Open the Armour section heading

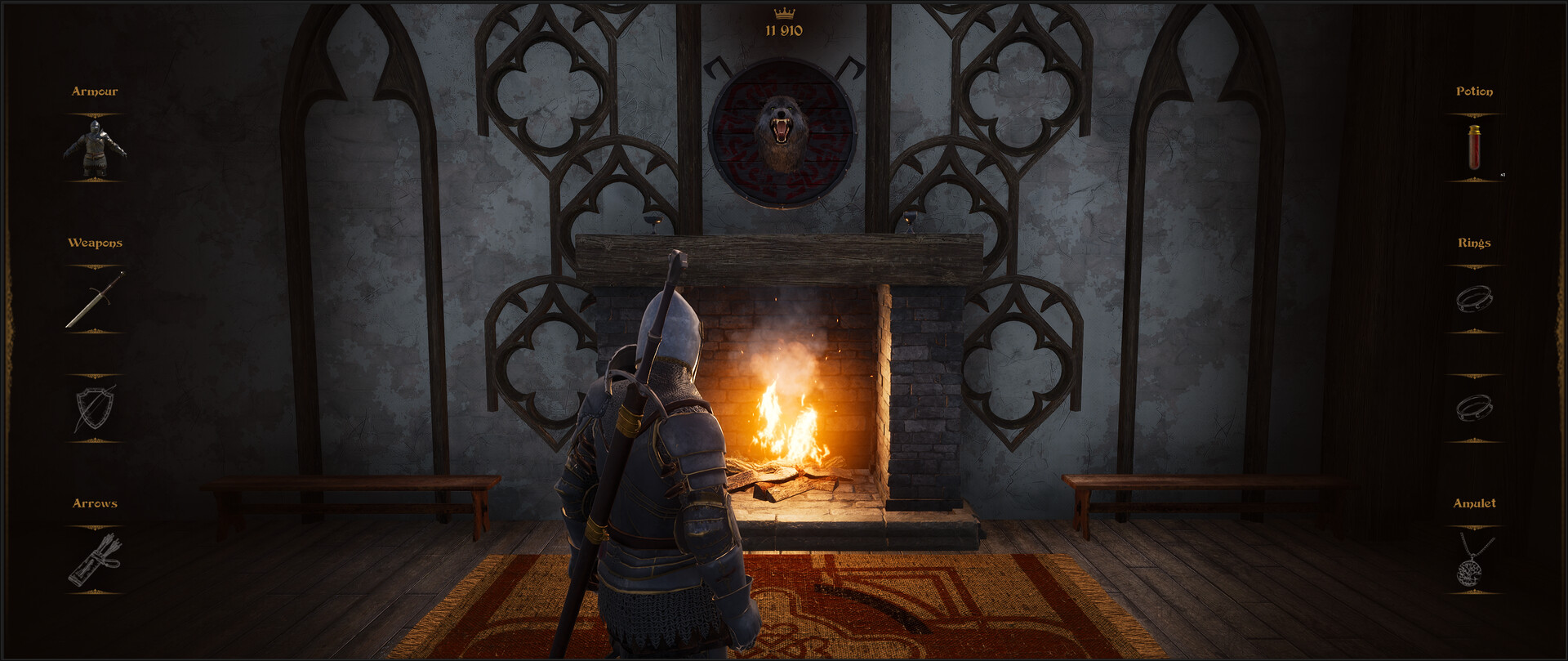93,92
